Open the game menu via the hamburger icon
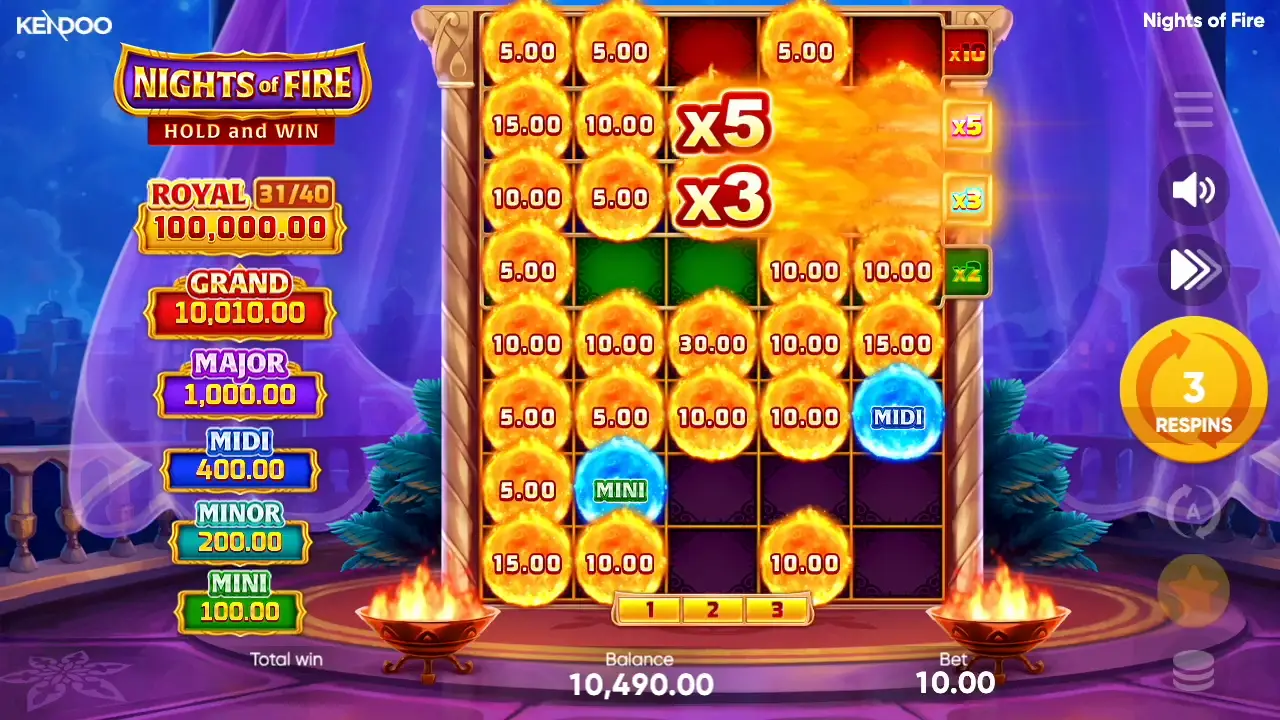Viewport: 1280px width, 720px height. click(x=1193, y=110)
